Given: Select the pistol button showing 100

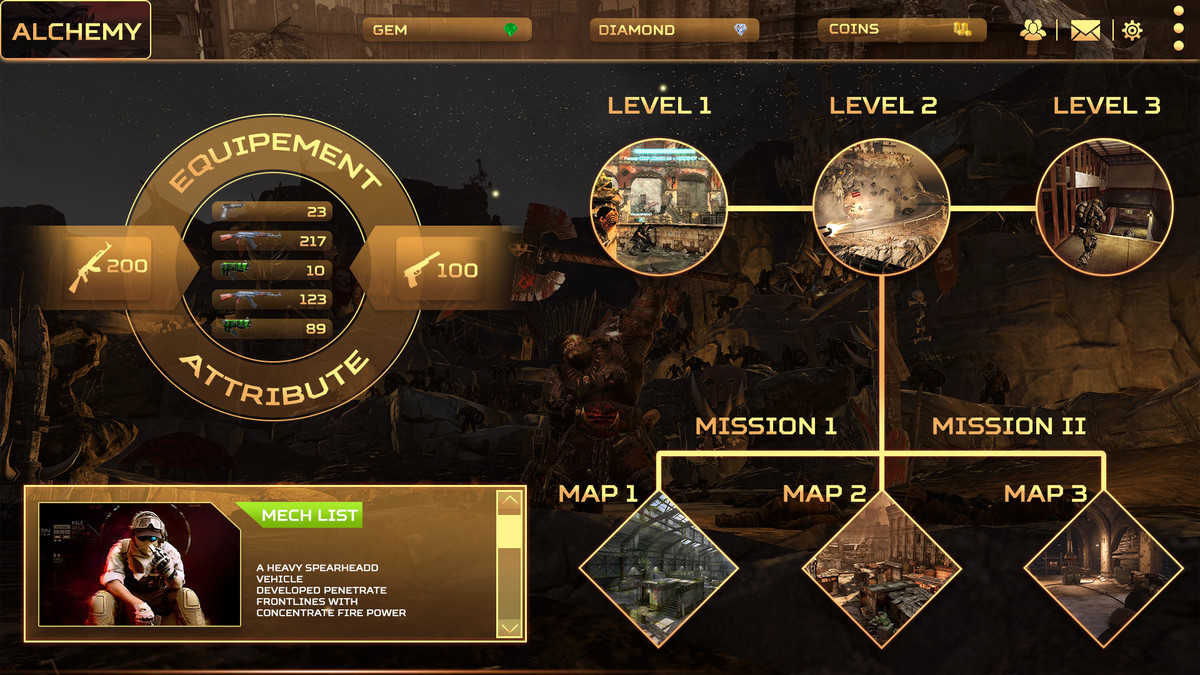Looking at the screenshot, I should (x=440, y=269).
